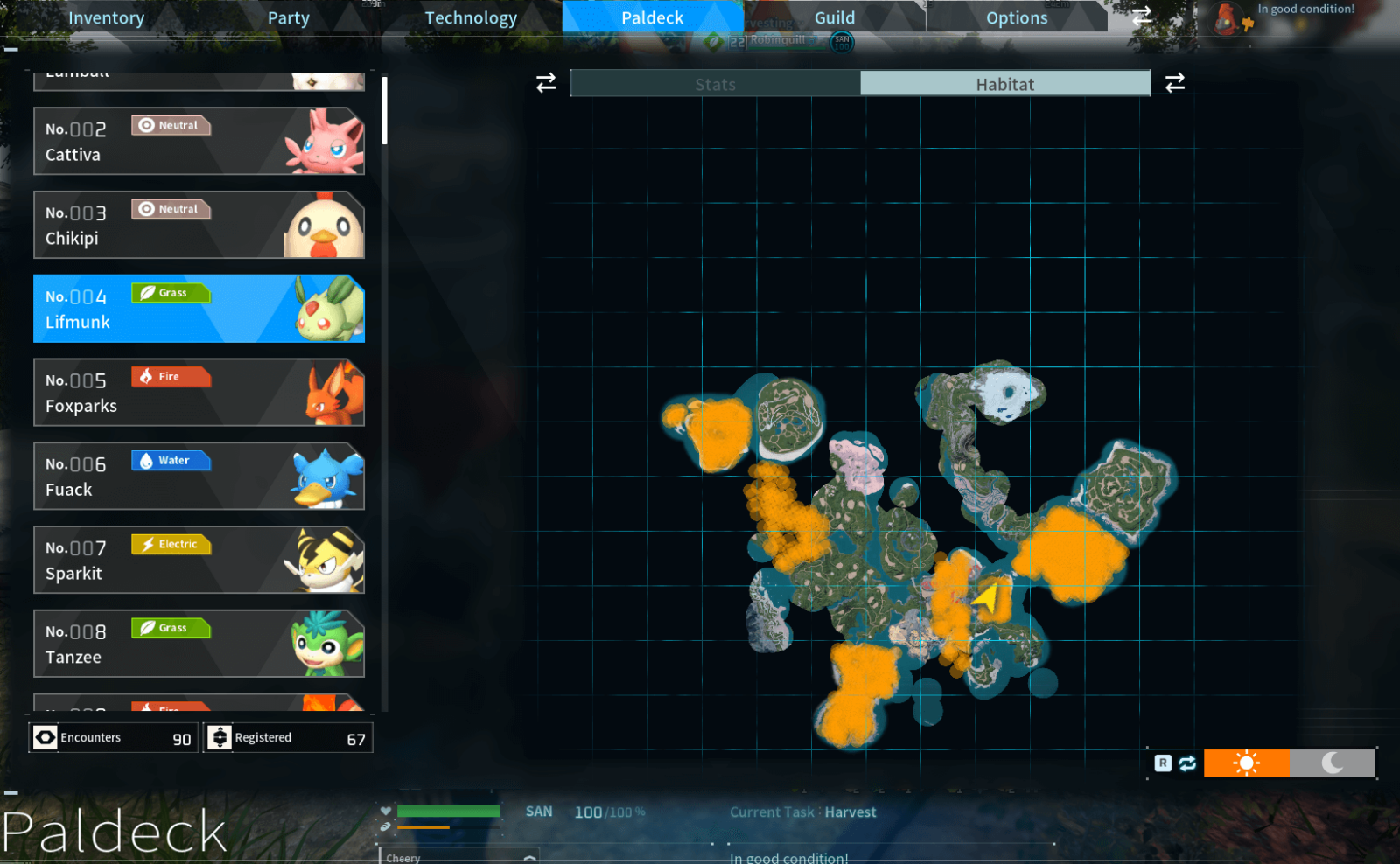This screenshot has height=864, width=1400.
Task: Open the Options tab
Action: [x=1017, y=17]
